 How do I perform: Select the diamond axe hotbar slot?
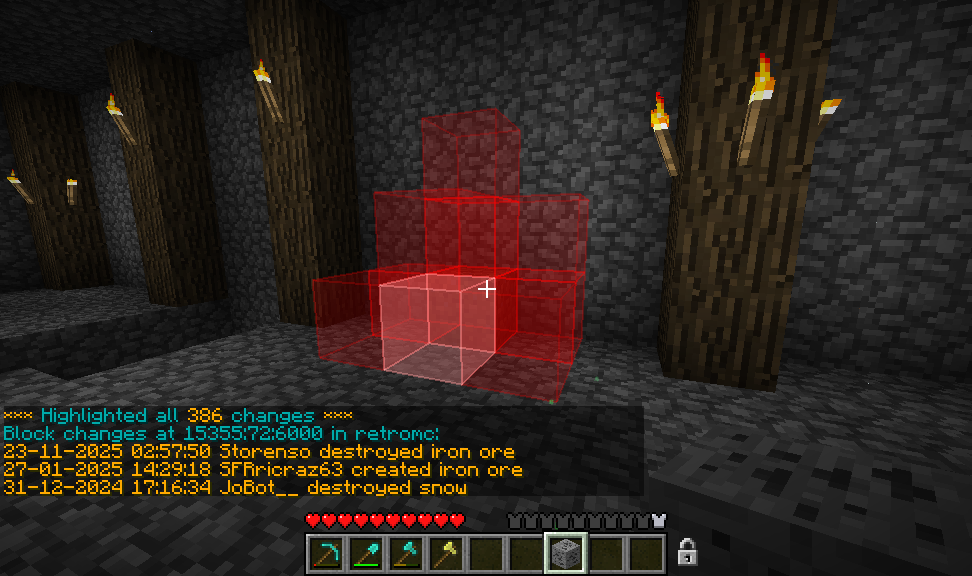(x=406, y=552)
